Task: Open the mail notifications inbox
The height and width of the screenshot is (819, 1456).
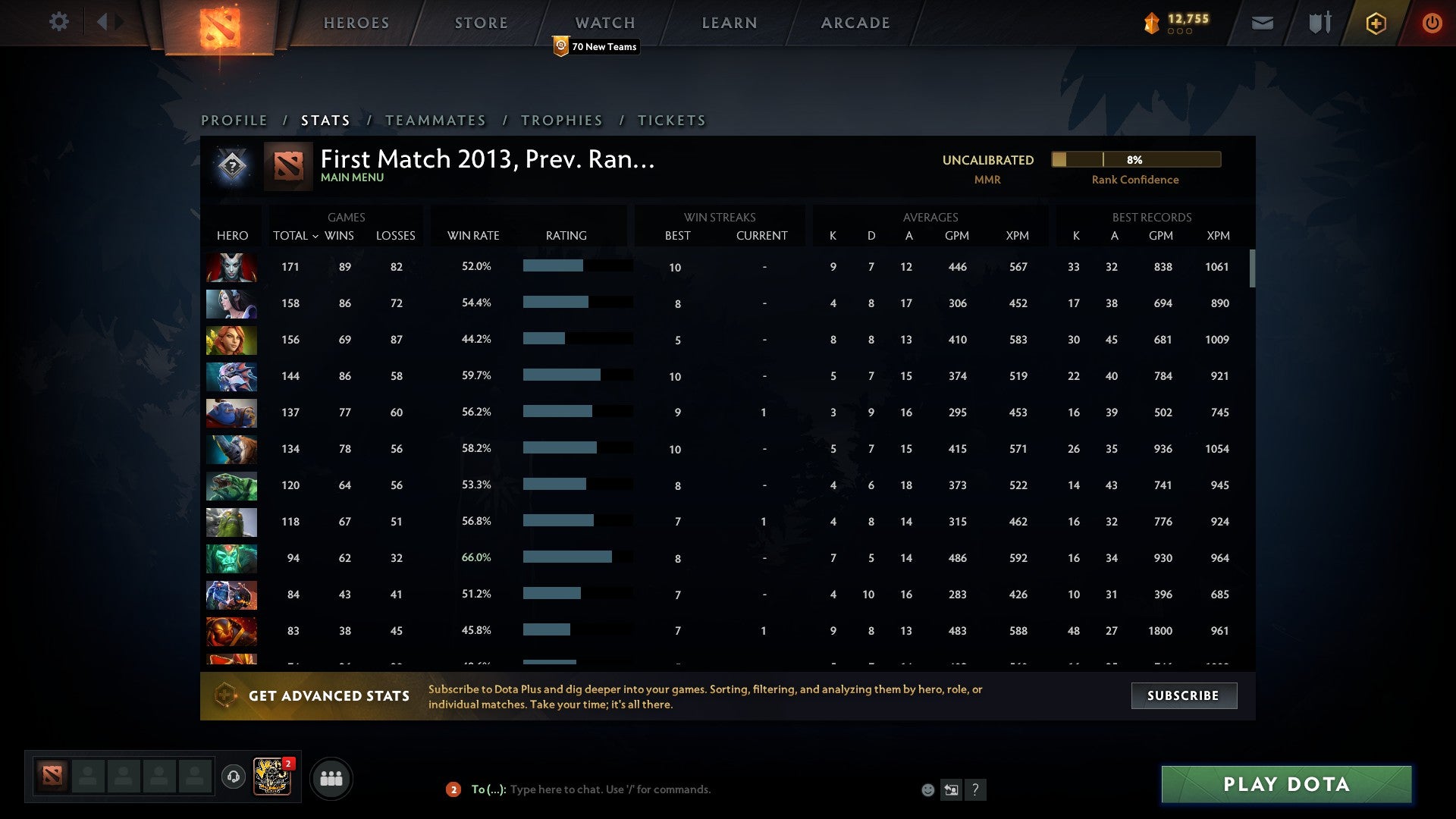Action: tap(1262, 23)
